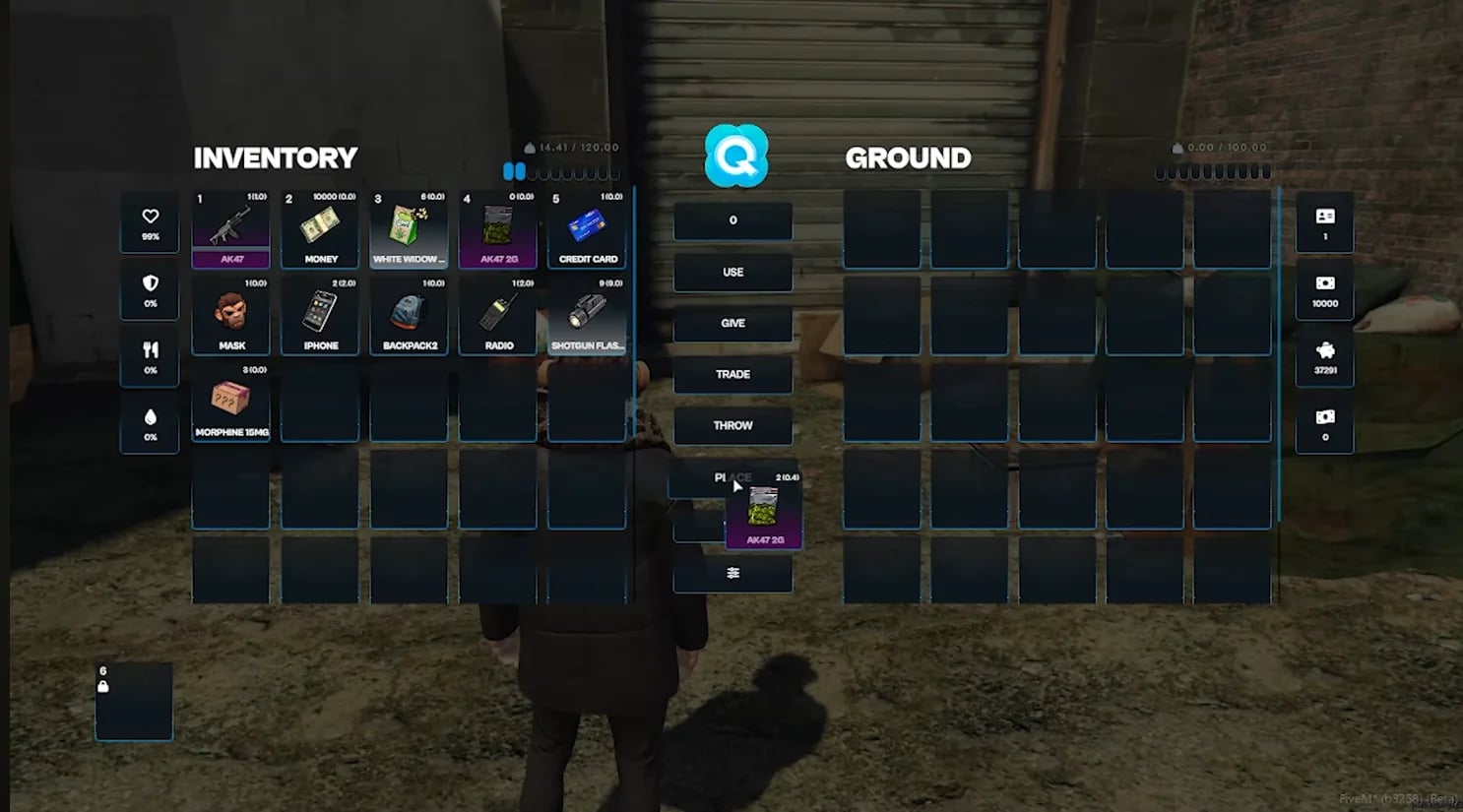Click the armor shield stat icon
The width and height of the screenshot is (1463, 812).
(149, 291)
